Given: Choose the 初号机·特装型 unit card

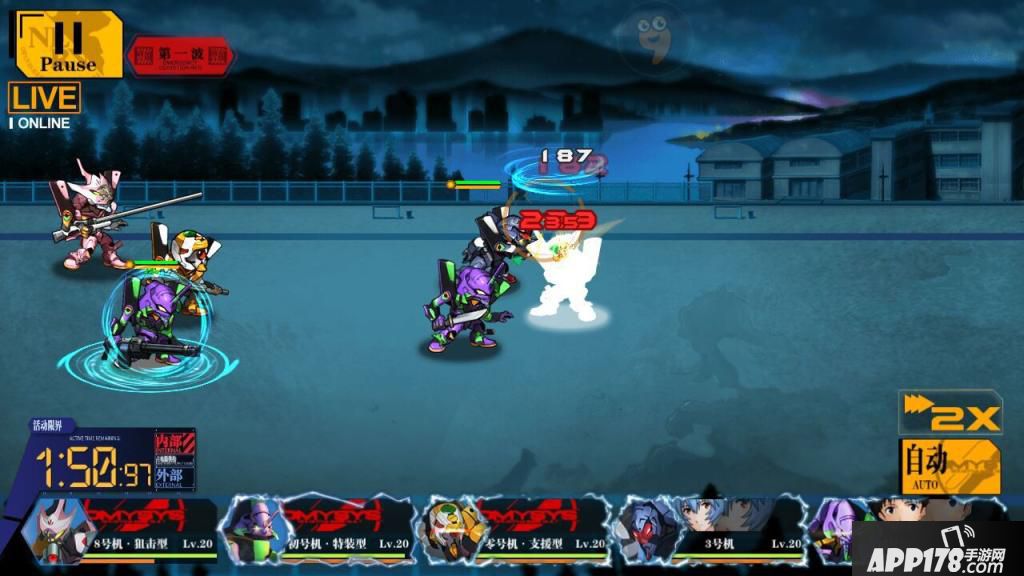Looking at the screenshot, I should [318, 529].
